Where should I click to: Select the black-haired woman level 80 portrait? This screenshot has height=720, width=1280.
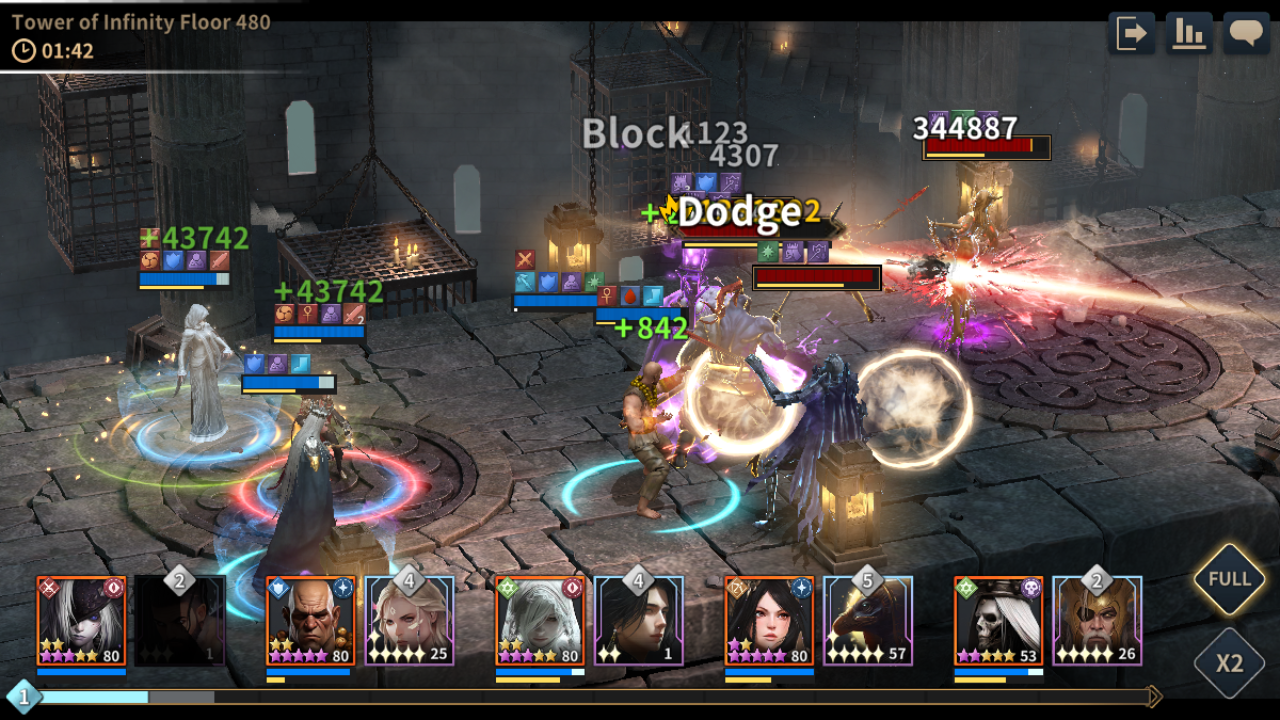point(769,621)
